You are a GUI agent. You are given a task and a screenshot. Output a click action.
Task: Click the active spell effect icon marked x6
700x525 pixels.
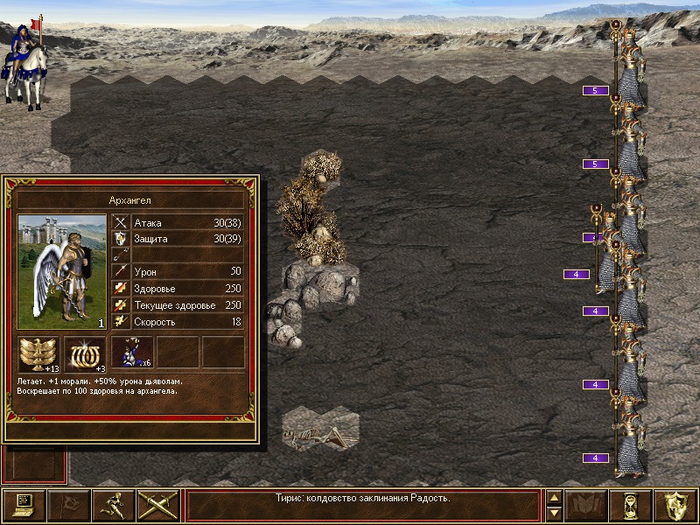131,354
